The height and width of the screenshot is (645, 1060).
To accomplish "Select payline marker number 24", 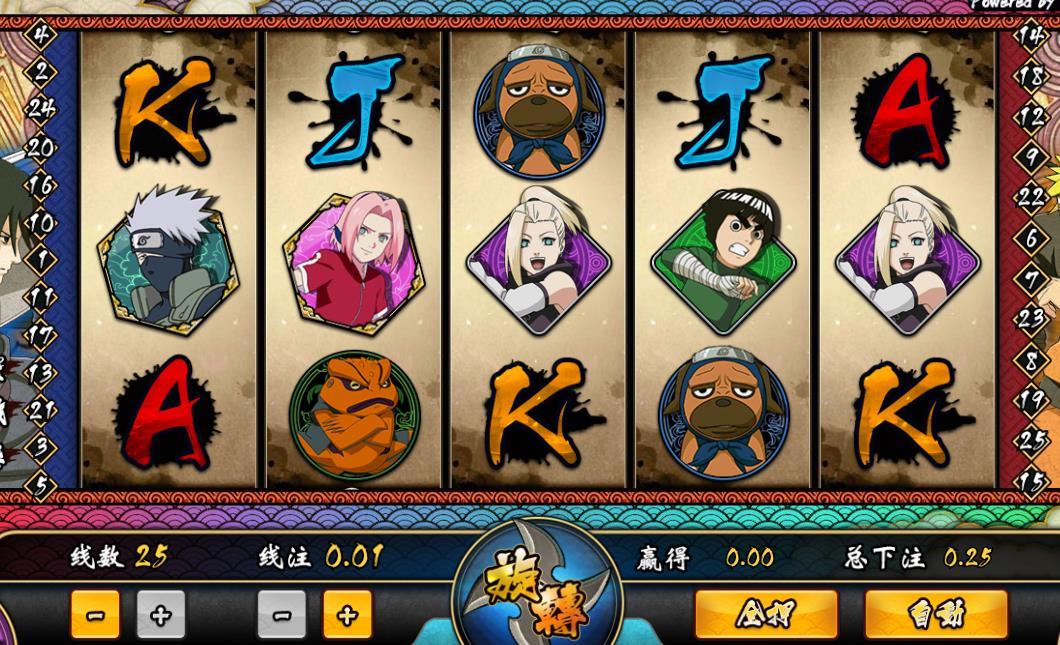I will [41, 108].
